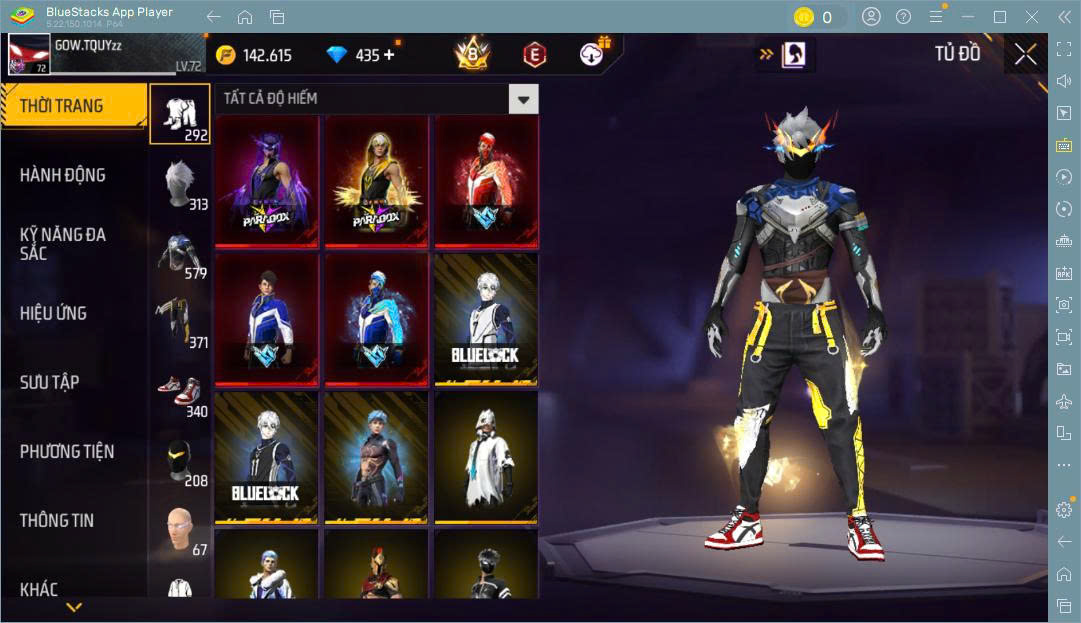Go to the Hiệu Ứng category
Screen dimensions: 1081x623
[53, 313]
